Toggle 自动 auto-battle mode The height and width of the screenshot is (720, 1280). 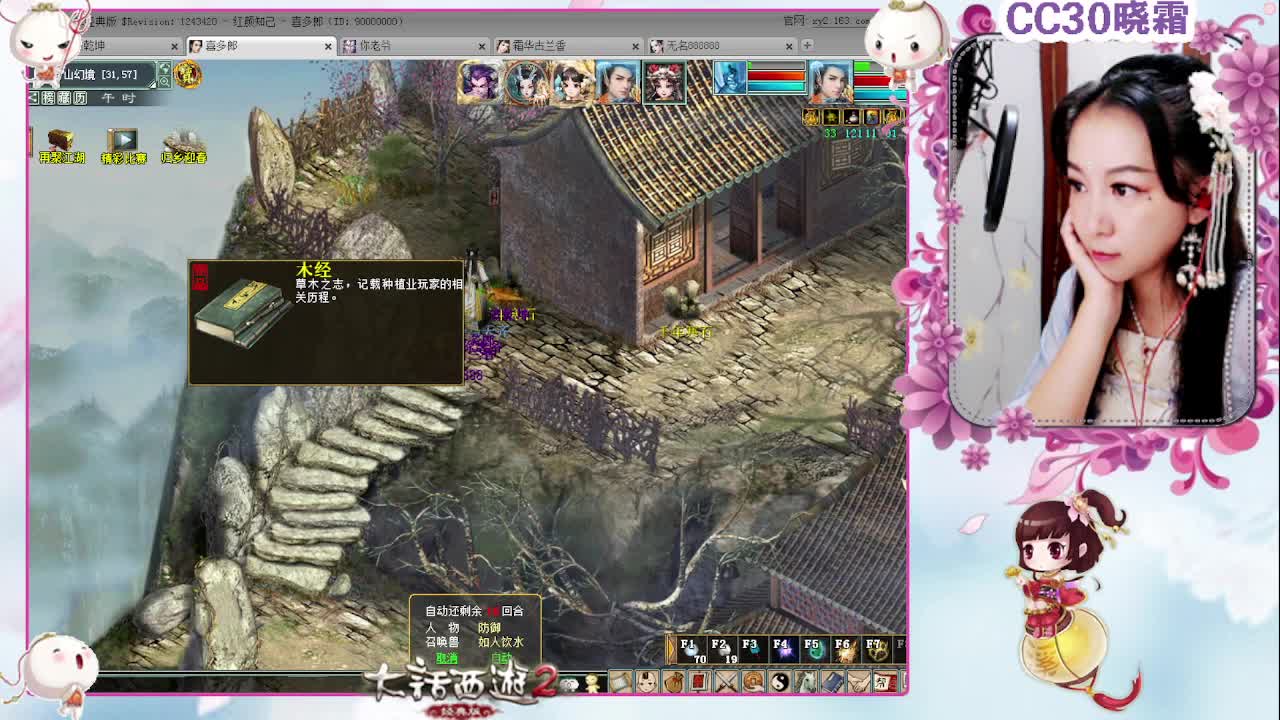click(503, 657)
